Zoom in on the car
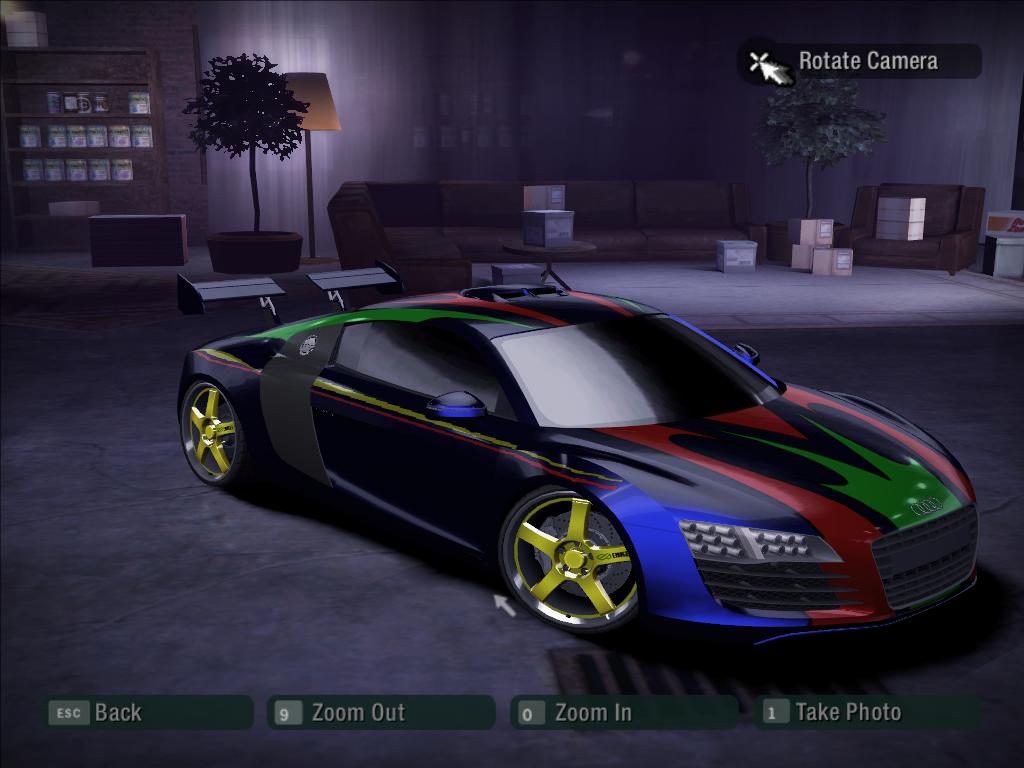The height and width of the screenshot is (768, 1024). [x=592, y=713]
